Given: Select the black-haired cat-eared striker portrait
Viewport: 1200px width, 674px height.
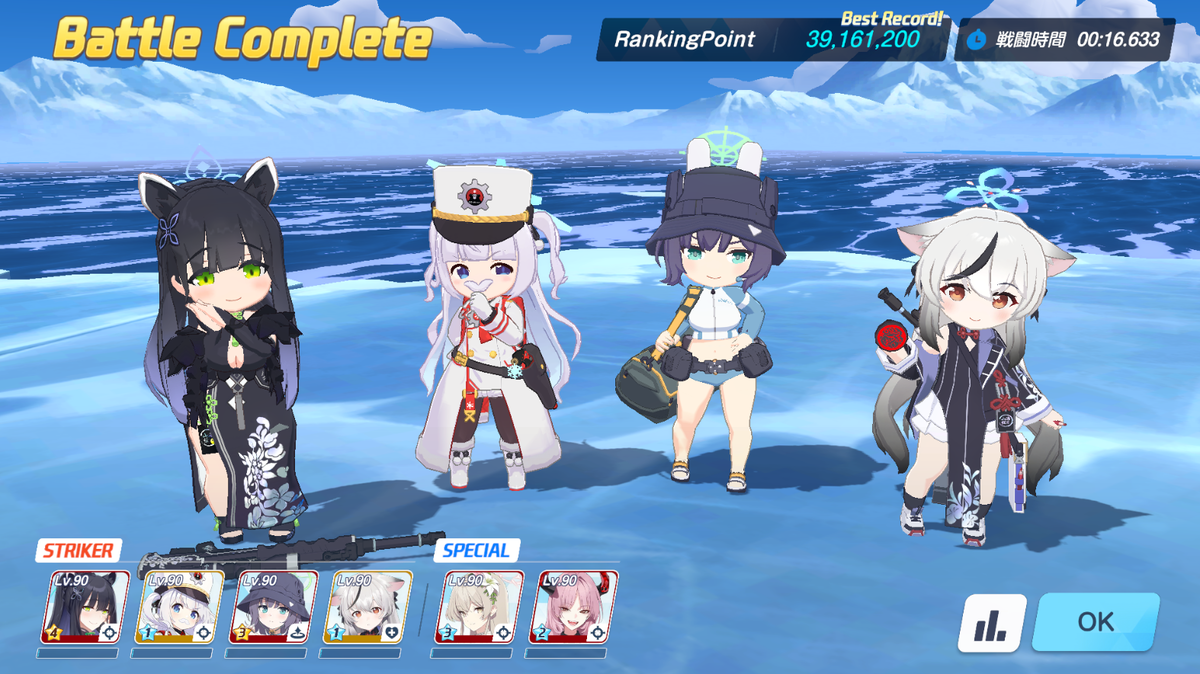Looking at the screenshot, I should [x=85, y=607].
